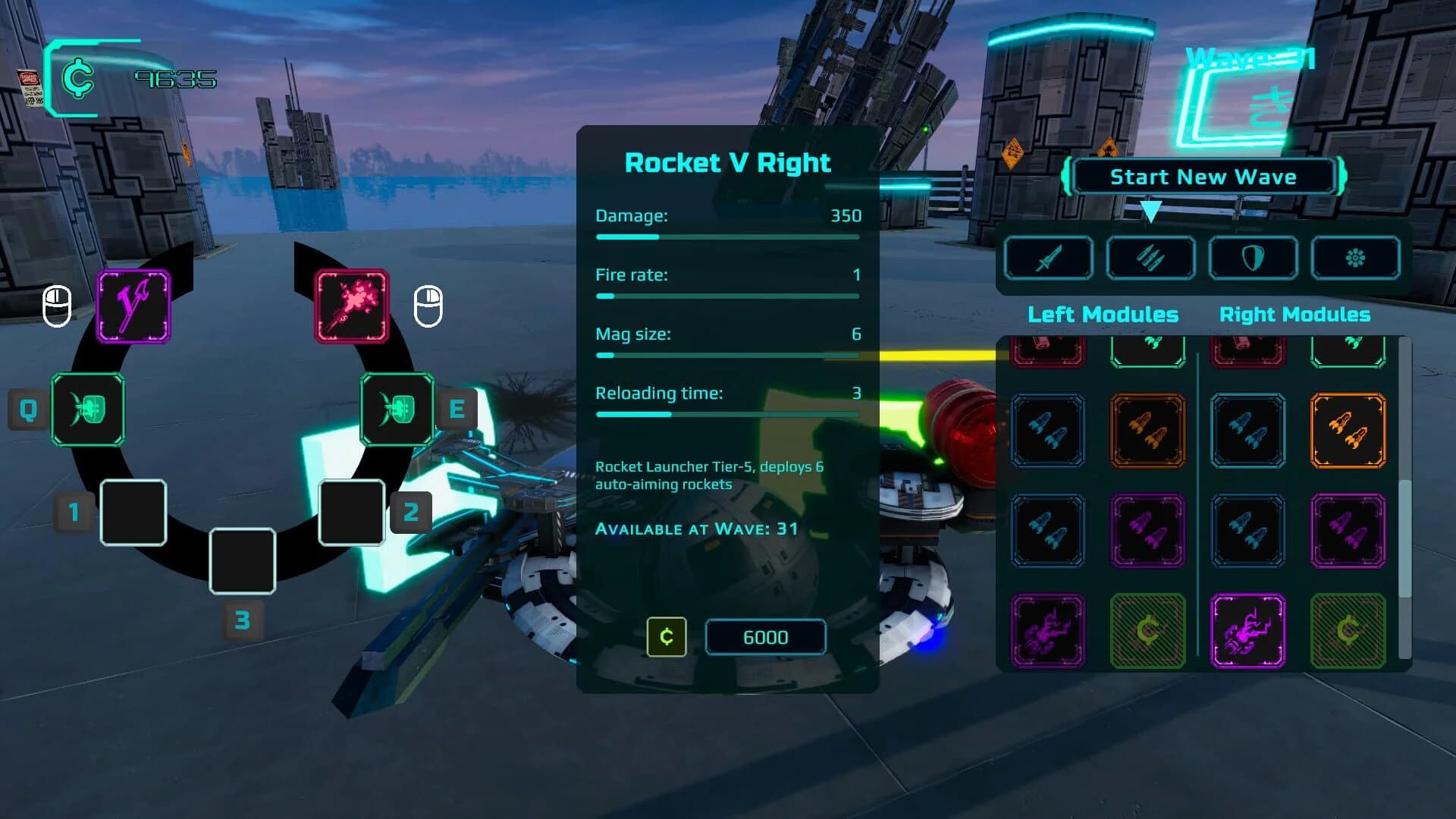Select the purple twin-rocket in Right Modules
Viewport: 1456px width, 819px height.
[1348, 530]
